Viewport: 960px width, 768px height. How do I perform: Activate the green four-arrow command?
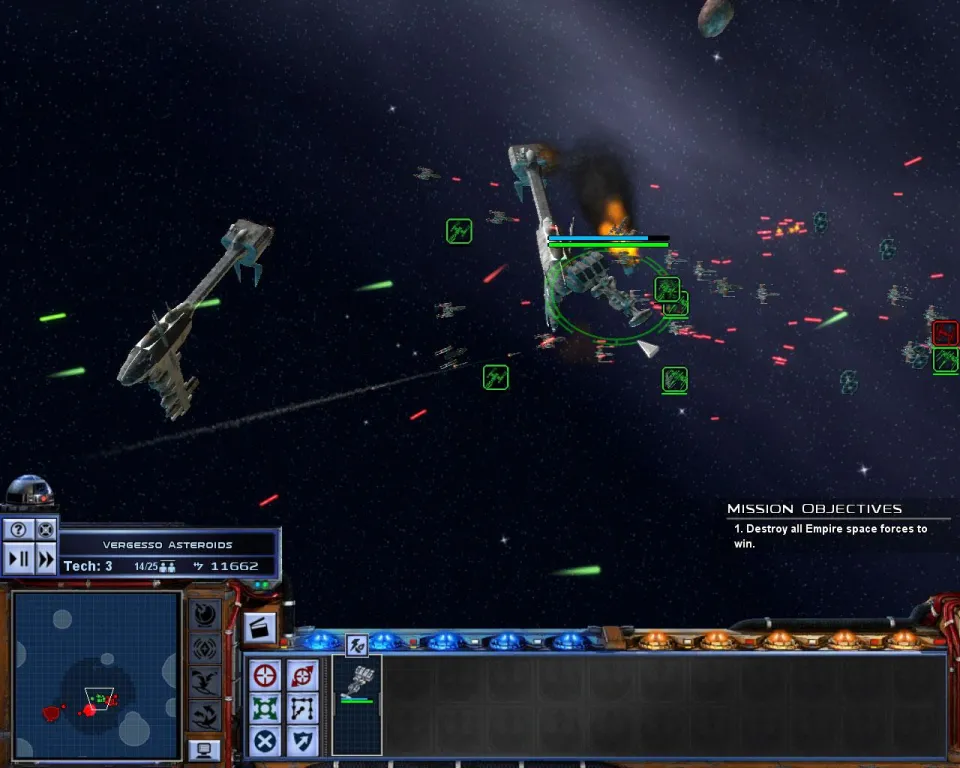click(x=264, y=708)
